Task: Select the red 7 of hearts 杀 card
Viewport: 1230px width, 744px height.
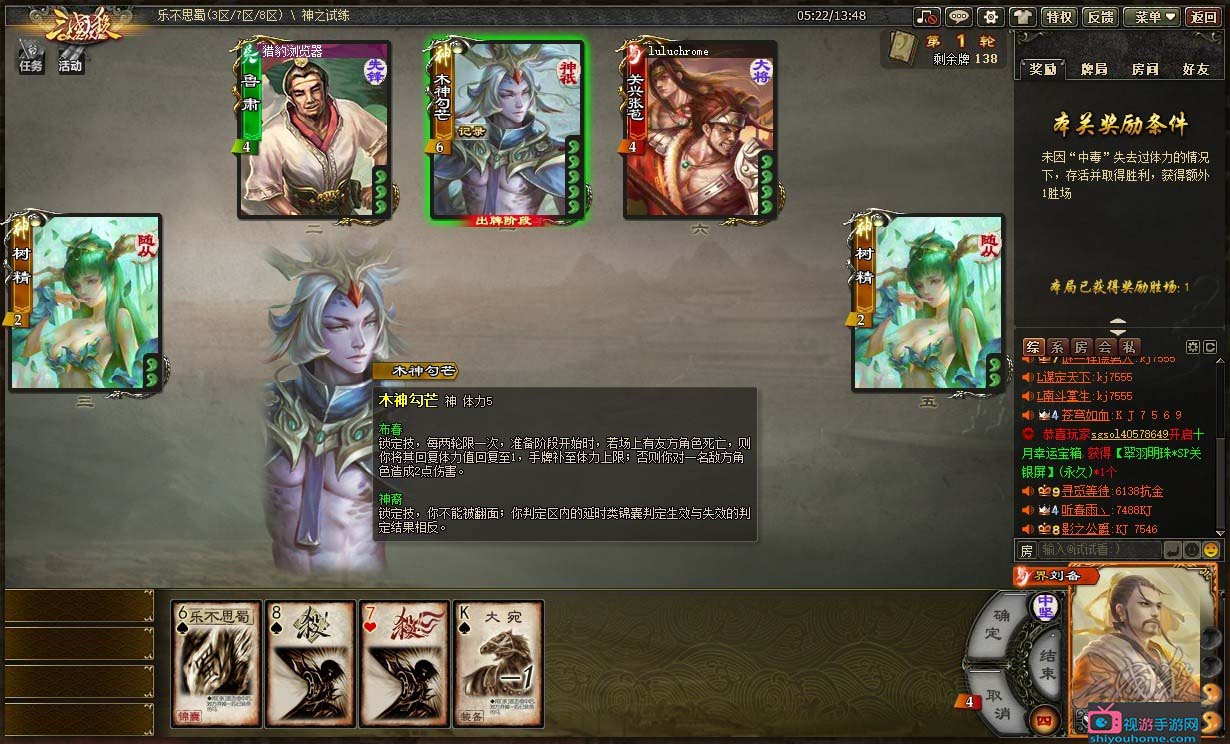Action: [401, 662]
